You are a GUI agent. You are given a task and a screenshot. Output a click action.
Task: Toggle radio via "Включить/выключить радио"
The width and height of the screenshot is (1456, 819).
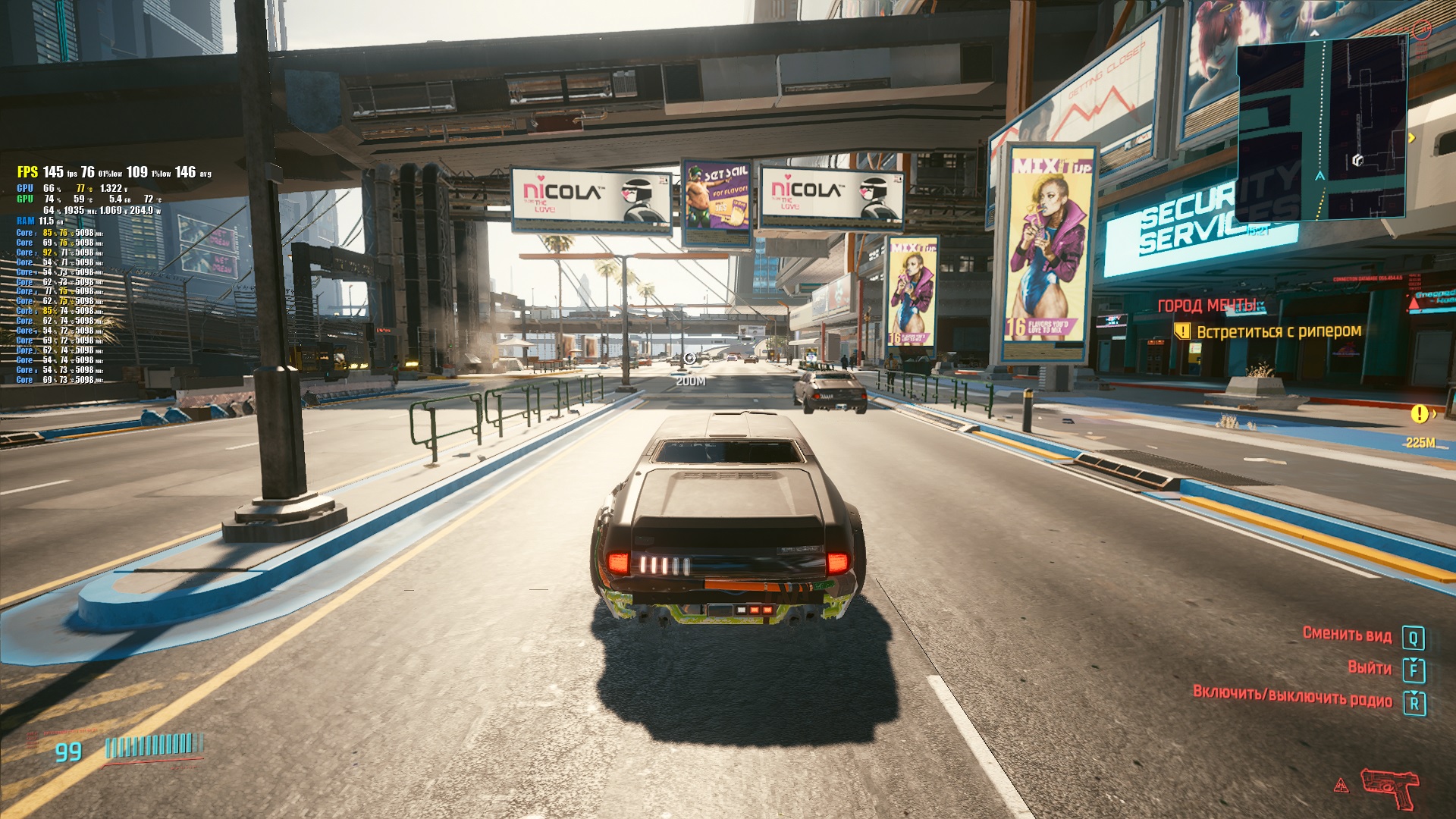click(x=1292, y=695)
